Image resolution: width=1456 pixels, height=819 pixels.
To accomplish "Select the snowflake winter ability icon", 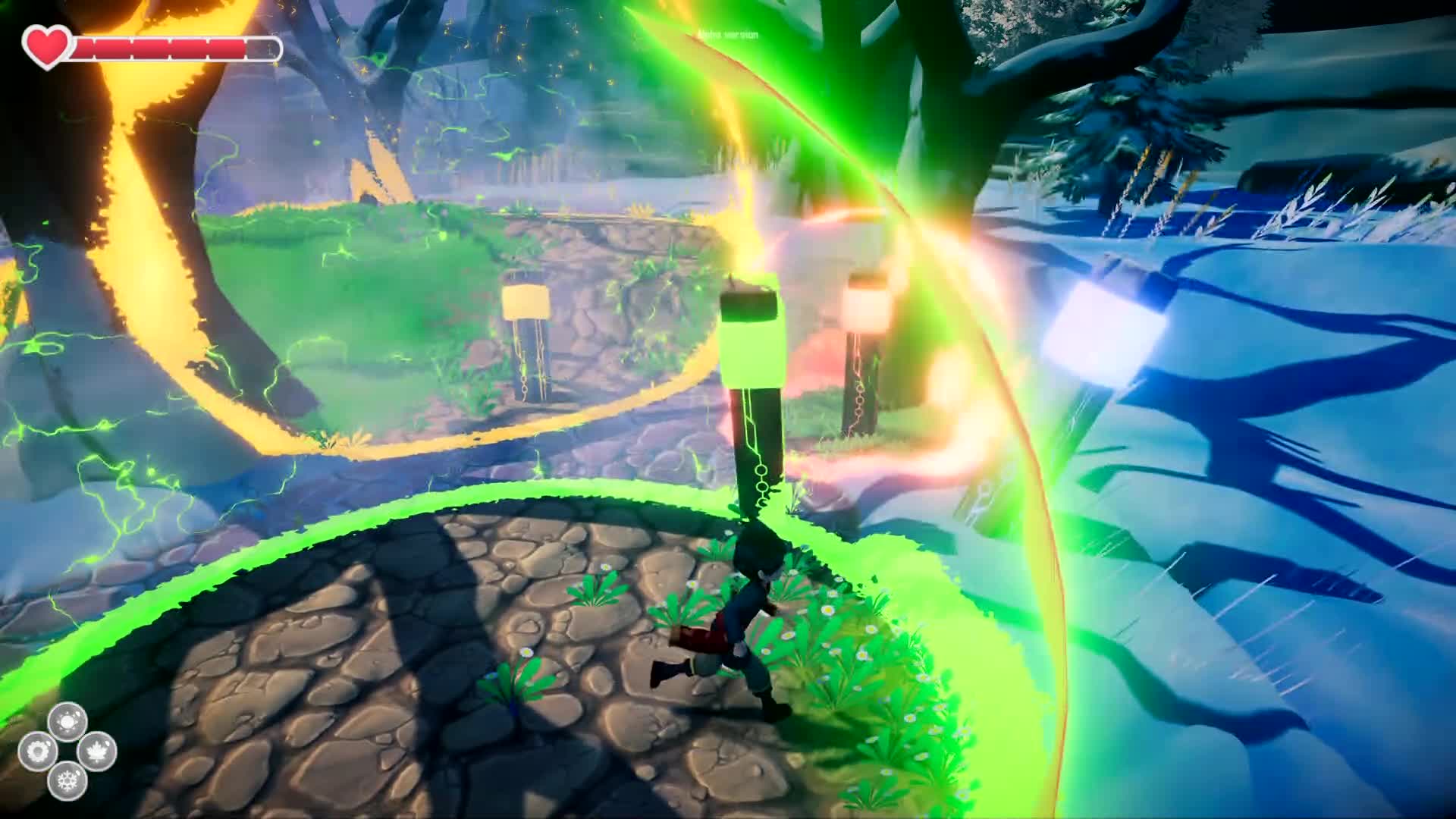I will tap(67, 781).
